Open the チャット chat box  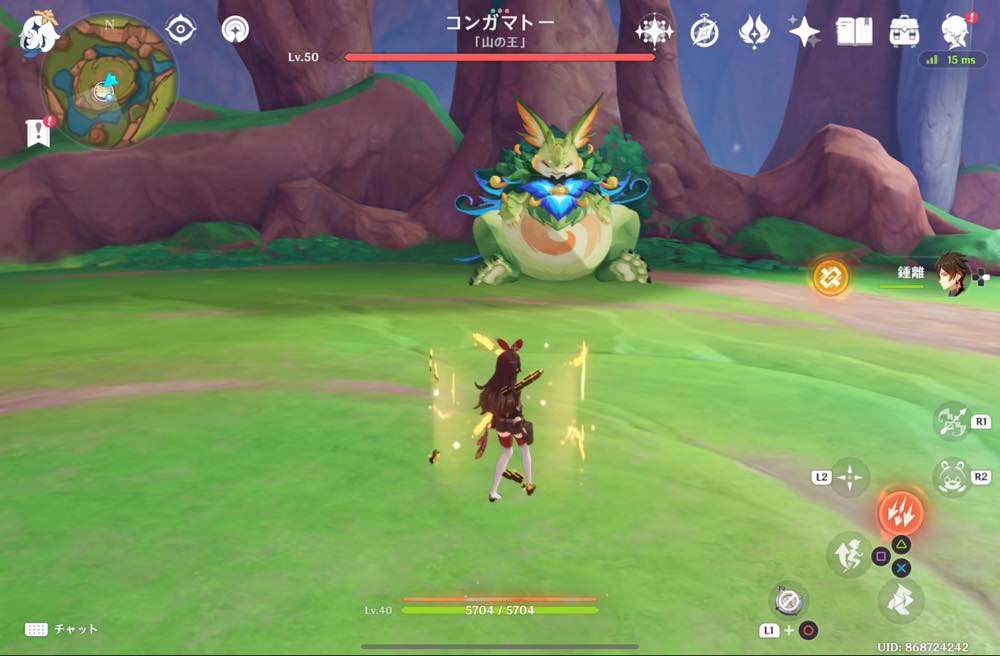tap(62, 629)
